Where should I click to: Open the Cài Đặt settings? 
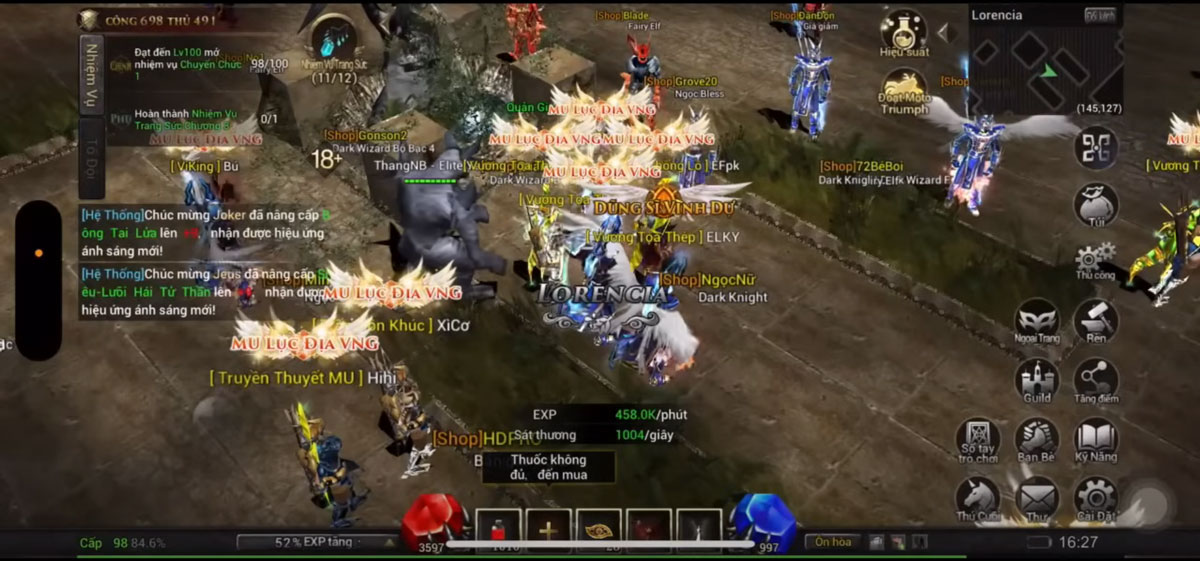click(x=1095, y=498)
